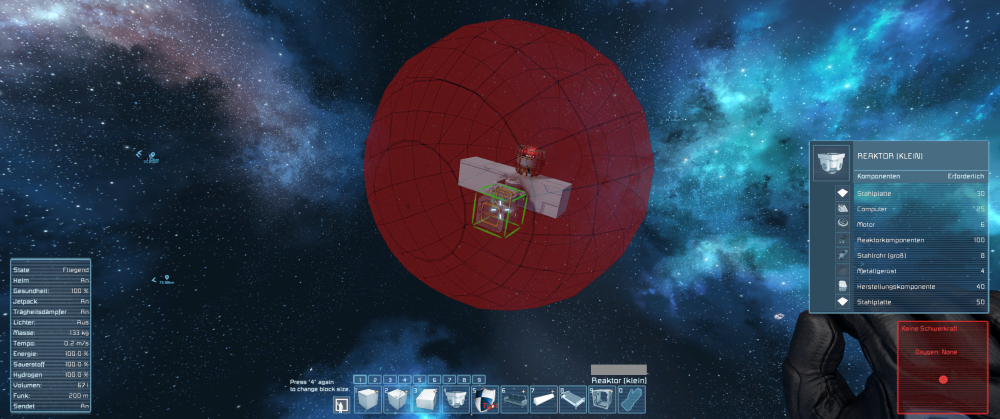This screenshot has height=419, width=1000.
Task: Select the small reactor hotbar slot
Action: coord(456,401)
